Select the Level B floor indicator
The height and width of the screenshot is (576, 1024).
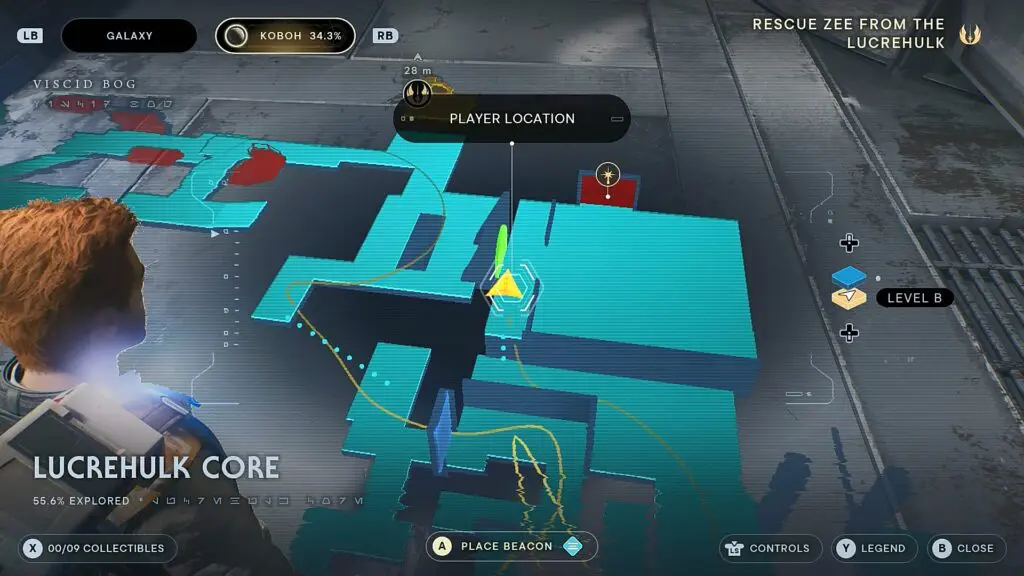pyautogui.click(x=914, y=298)
